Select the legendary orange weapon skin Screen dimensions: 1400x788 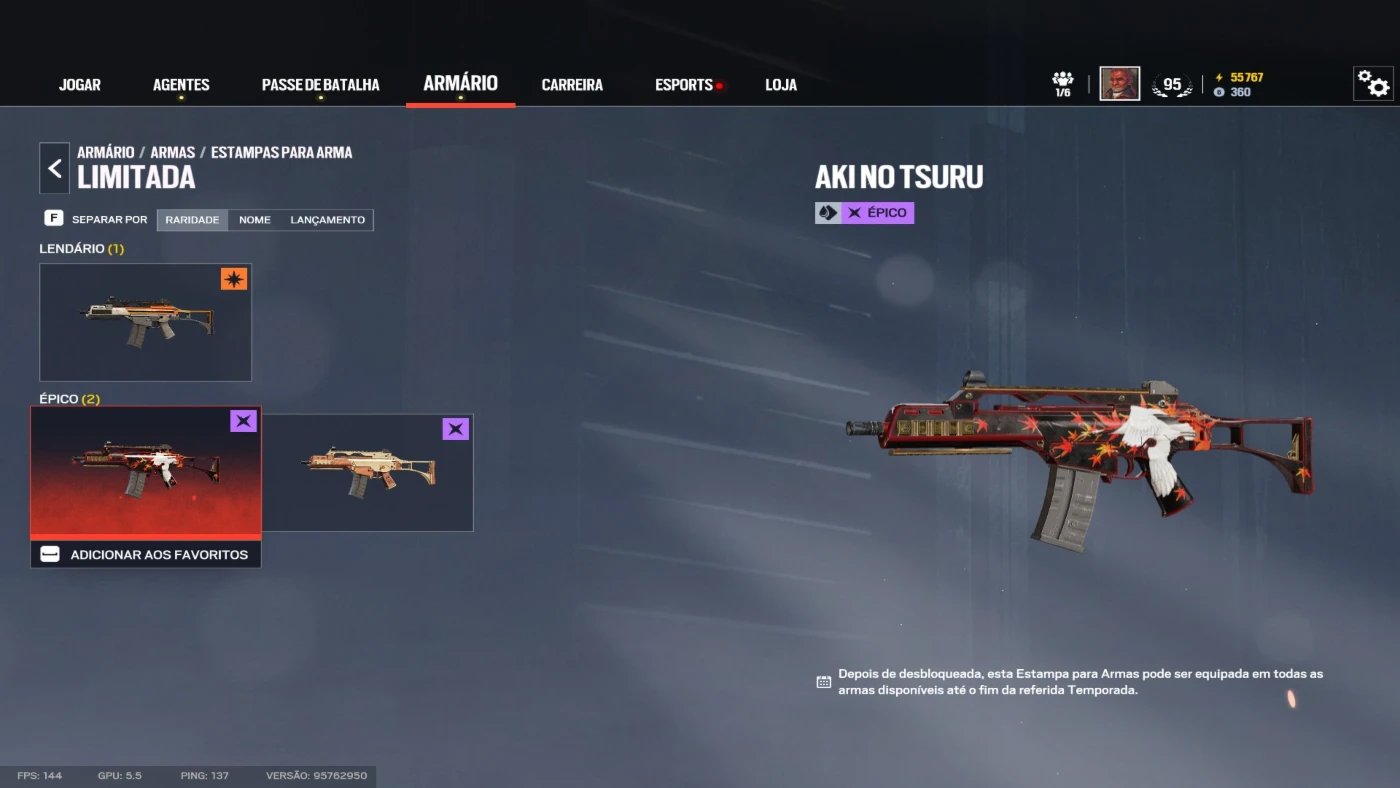tap(146, 322)
